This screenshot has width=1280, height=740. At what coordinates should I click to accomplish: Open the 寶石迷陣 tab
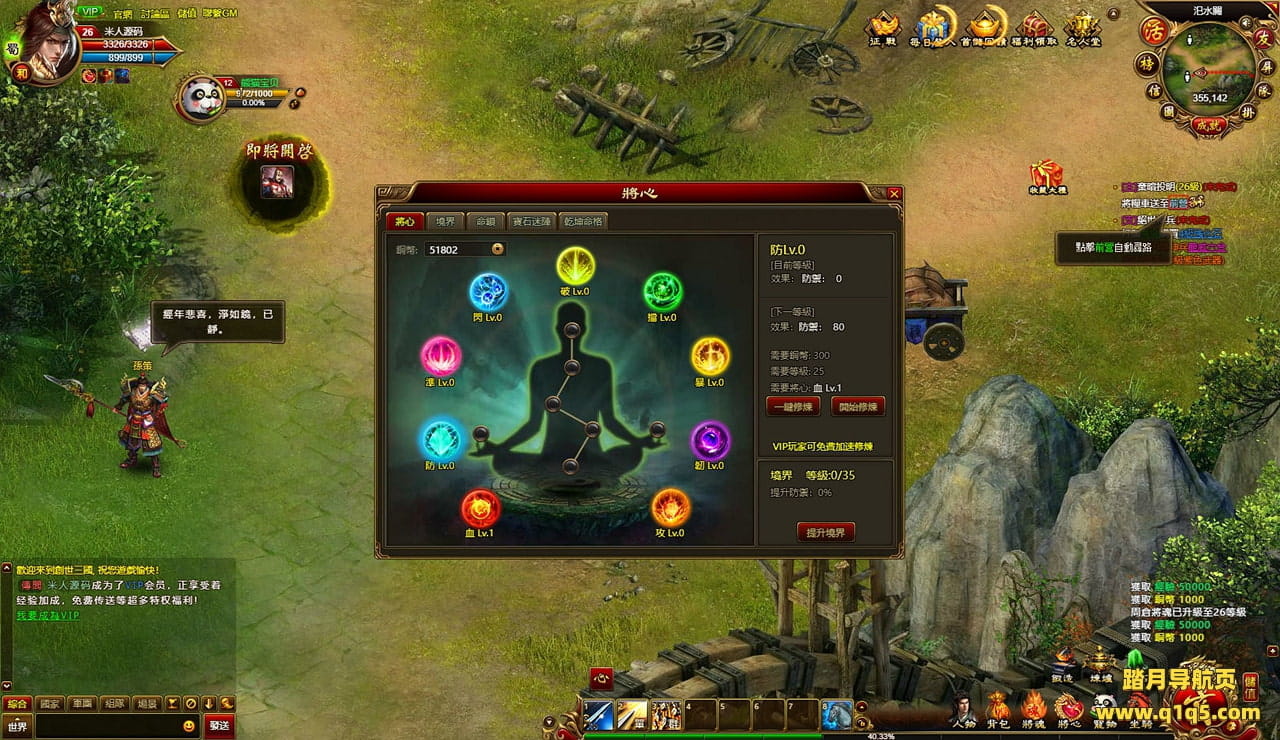pyautogui.click(x=531, y=221)
